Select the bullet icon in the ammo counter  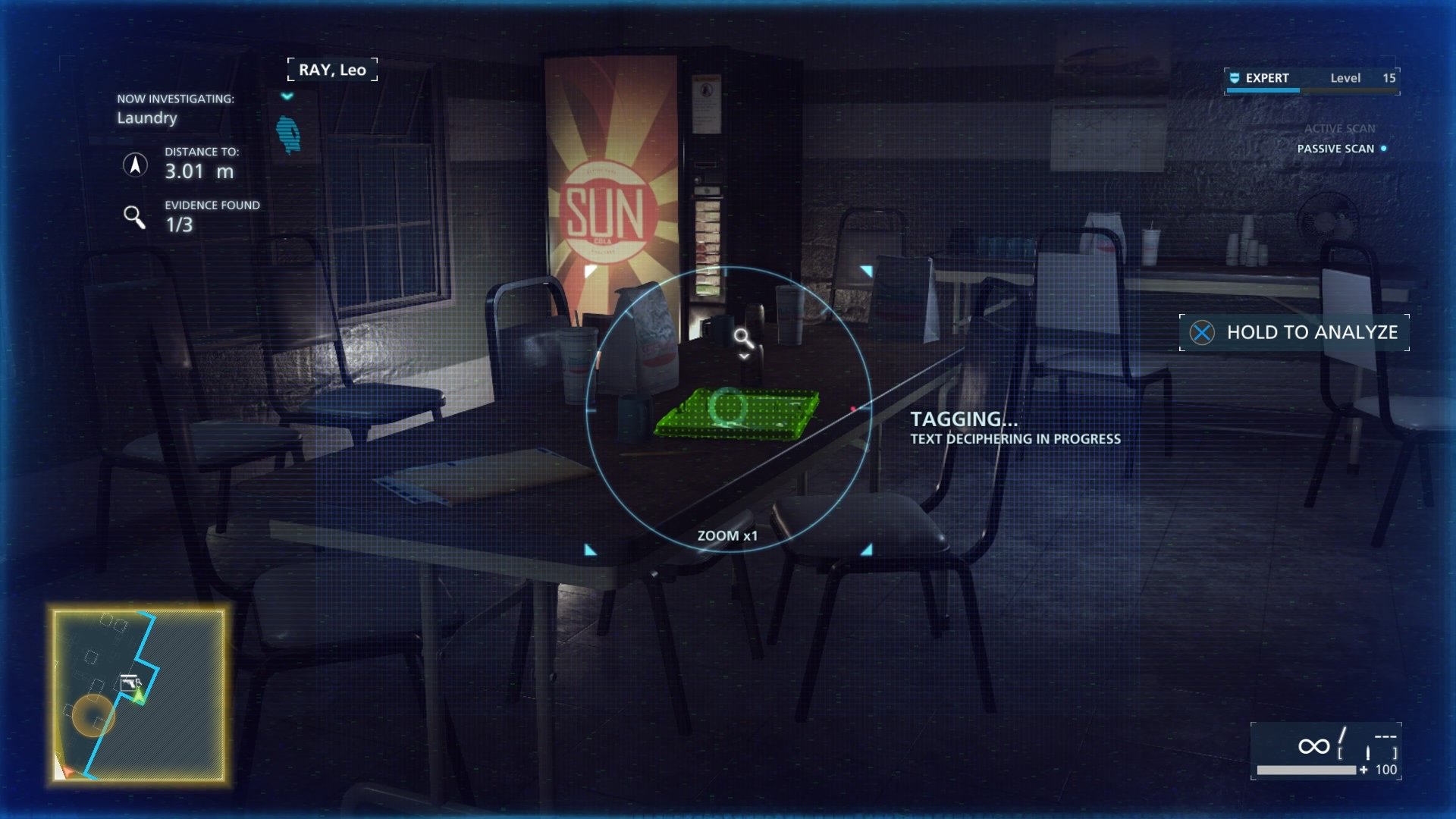tap(1368, 753)
